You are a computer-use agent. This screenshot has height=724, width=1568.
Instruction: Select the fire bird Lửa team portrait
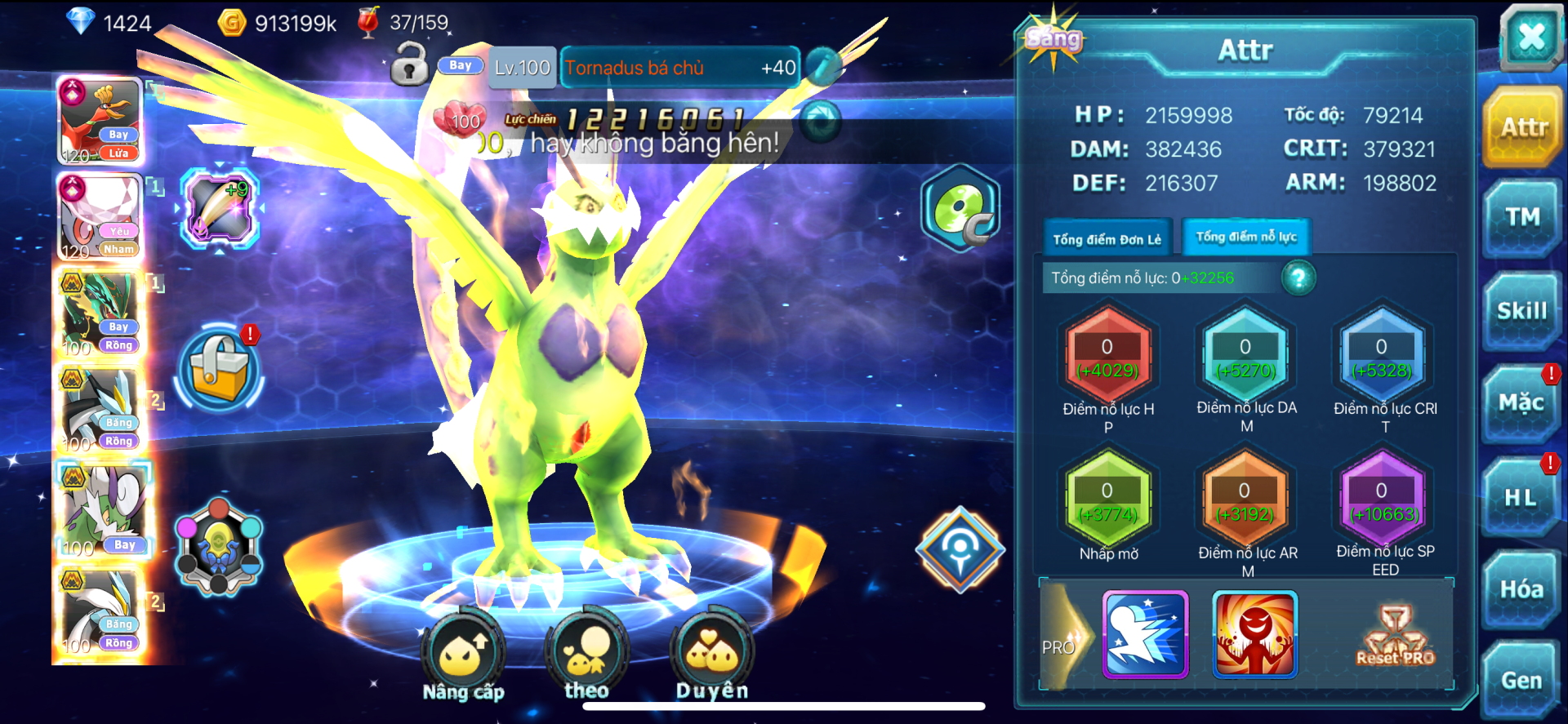pos(100,122)
